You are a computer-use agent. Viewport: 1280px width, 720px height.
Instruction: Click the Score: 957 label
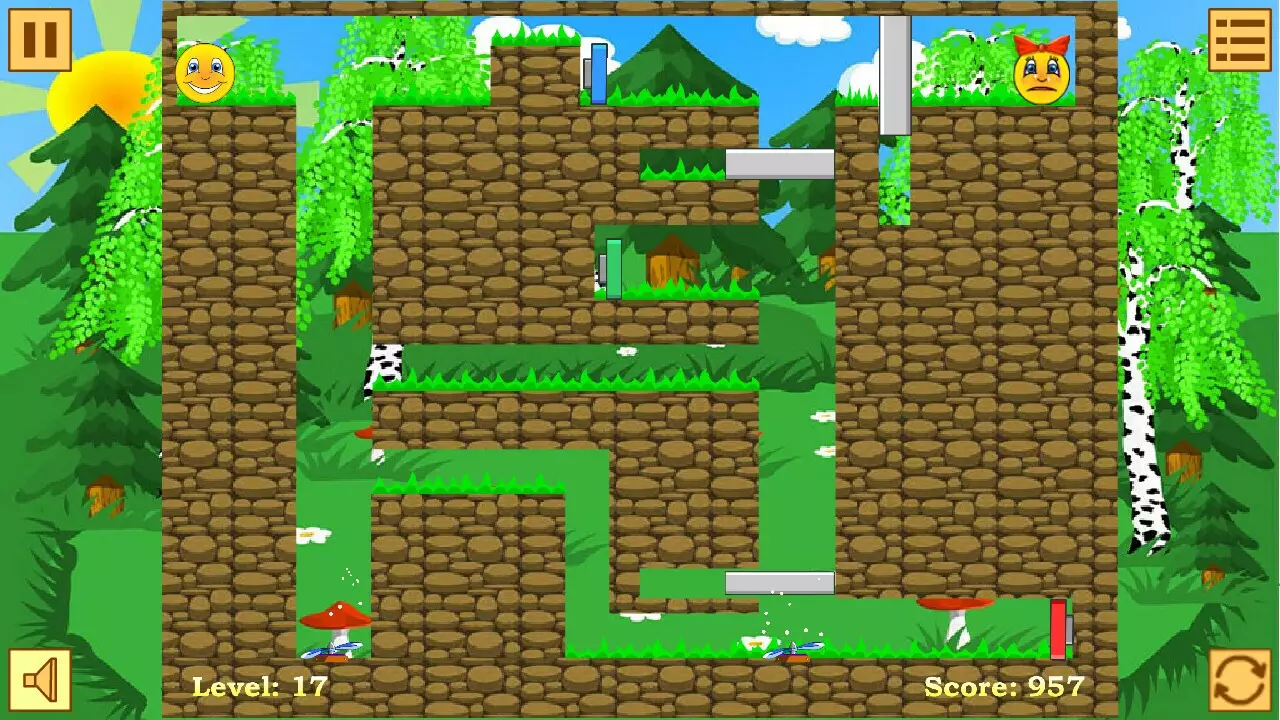click(x=1003, y=686)
